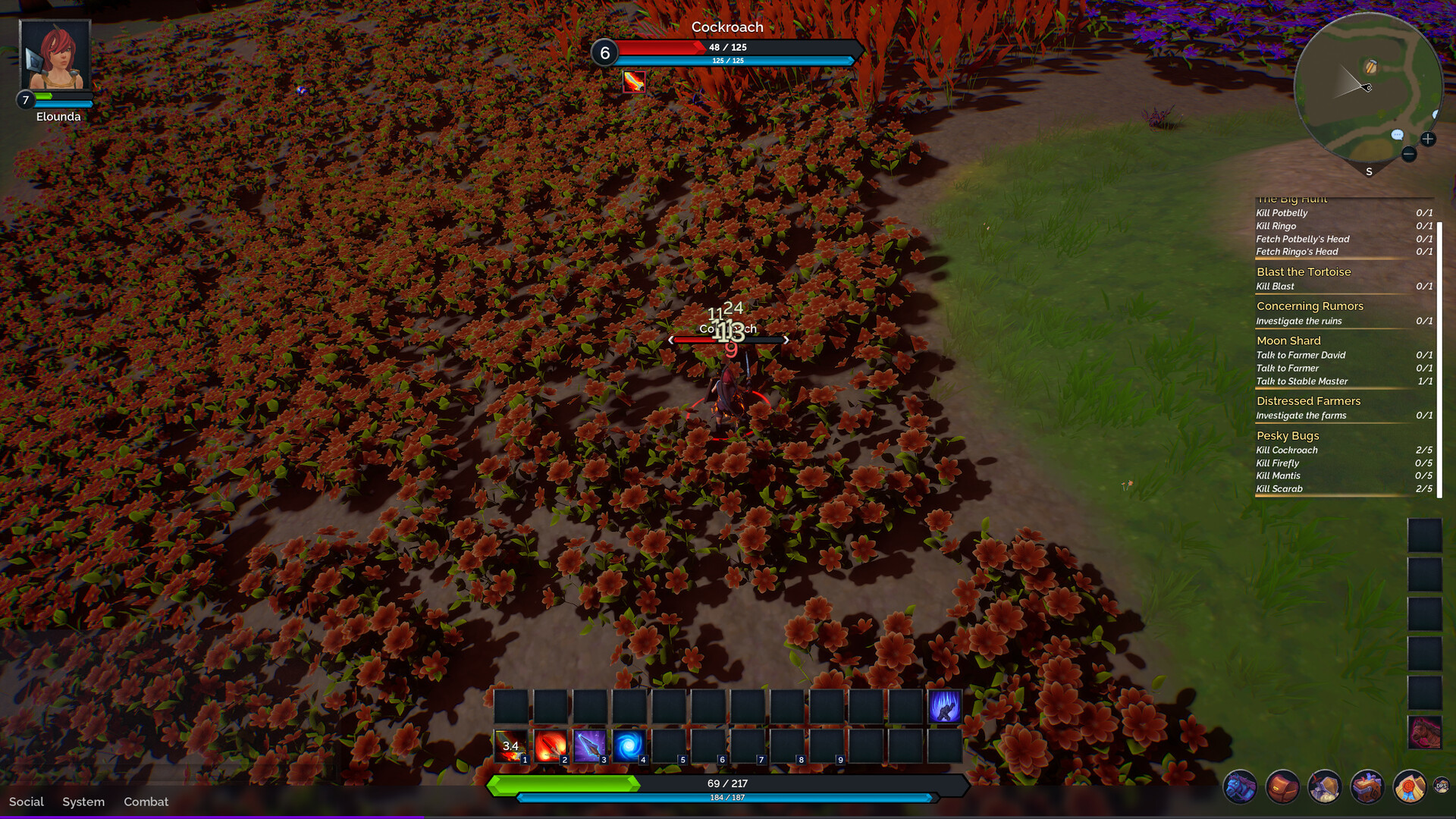Use the fiery arrow ability in slot 2
Screen dimensions: 1456x819
(x=550, y=746)
